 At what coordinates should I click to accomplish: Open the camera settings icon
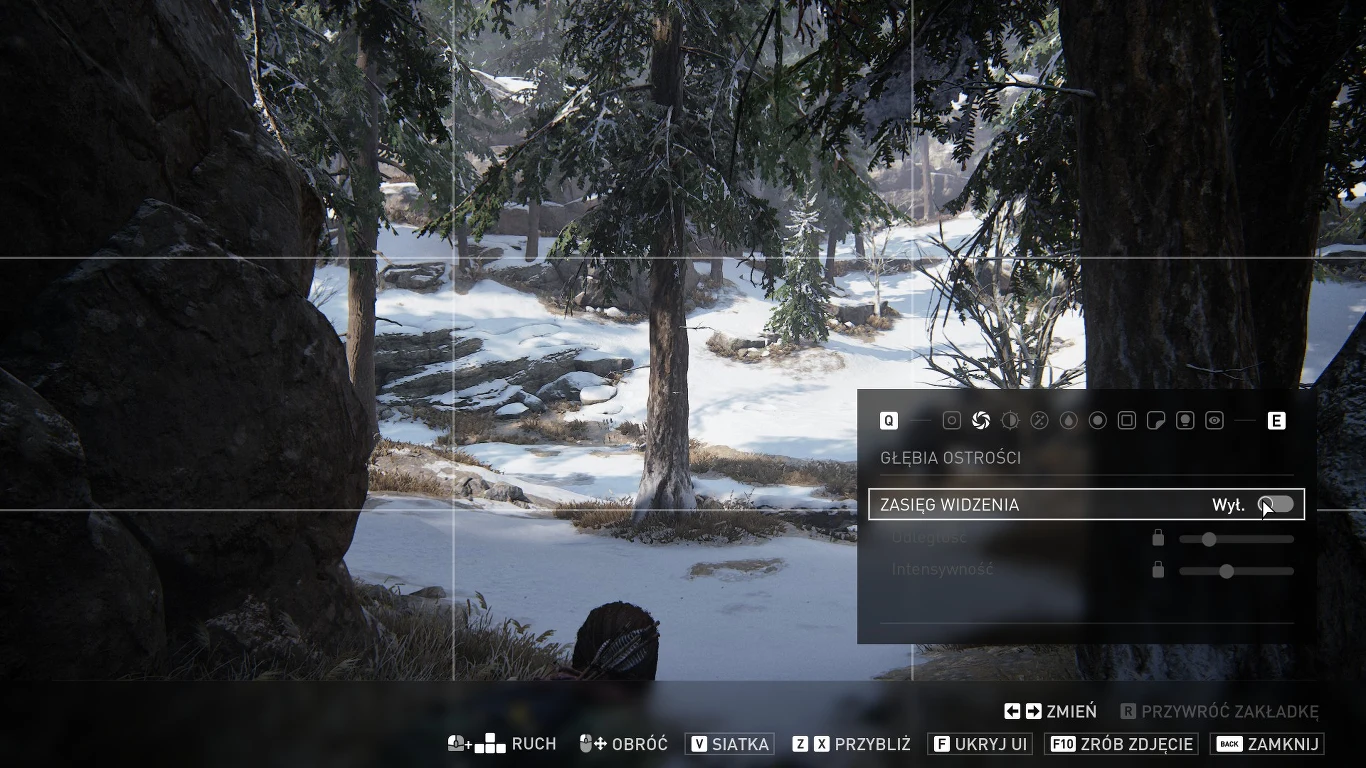[951, 420]
